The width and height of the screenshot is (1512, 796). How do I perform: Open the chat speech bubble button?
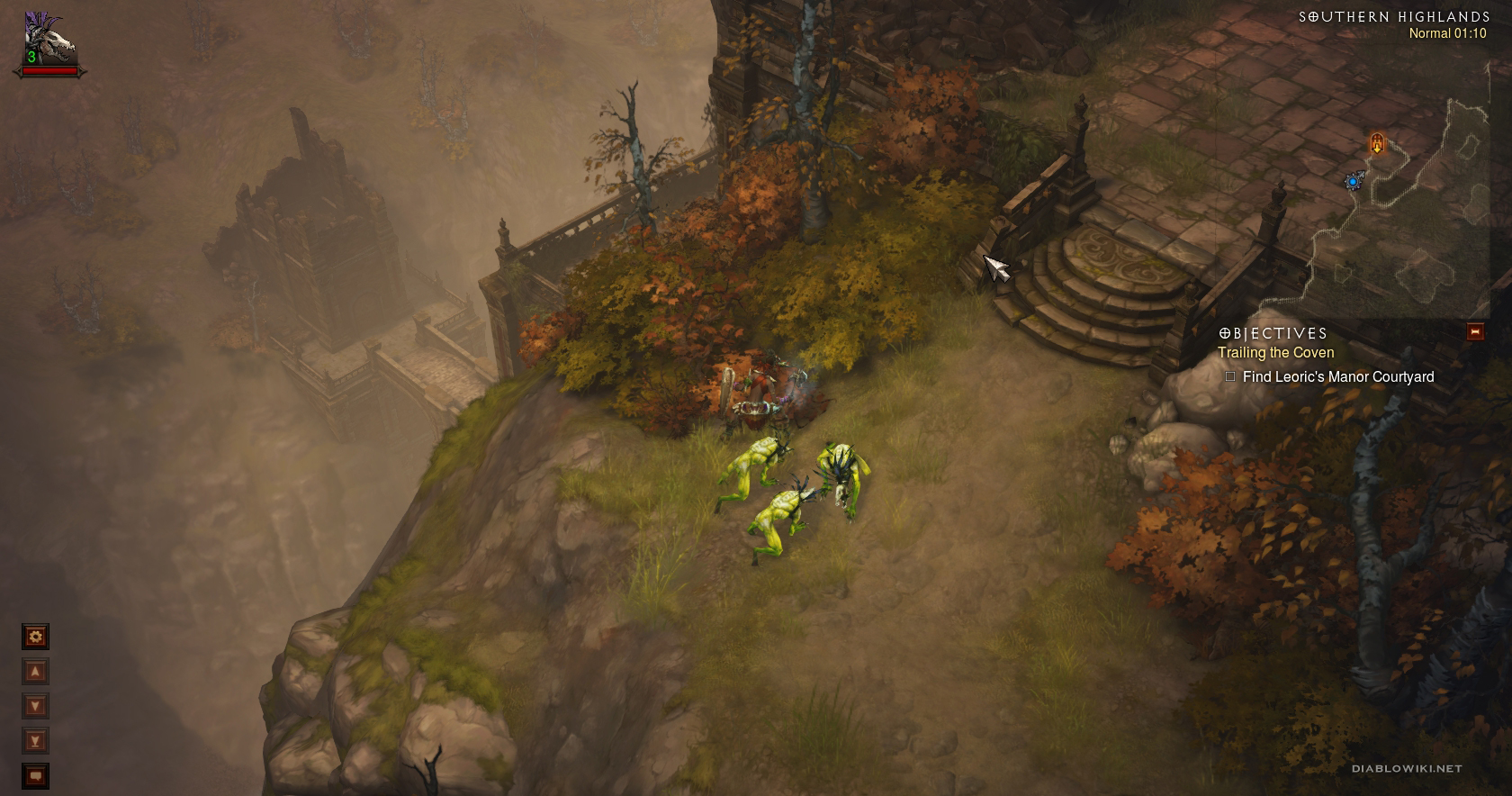(x=35, y=775)
